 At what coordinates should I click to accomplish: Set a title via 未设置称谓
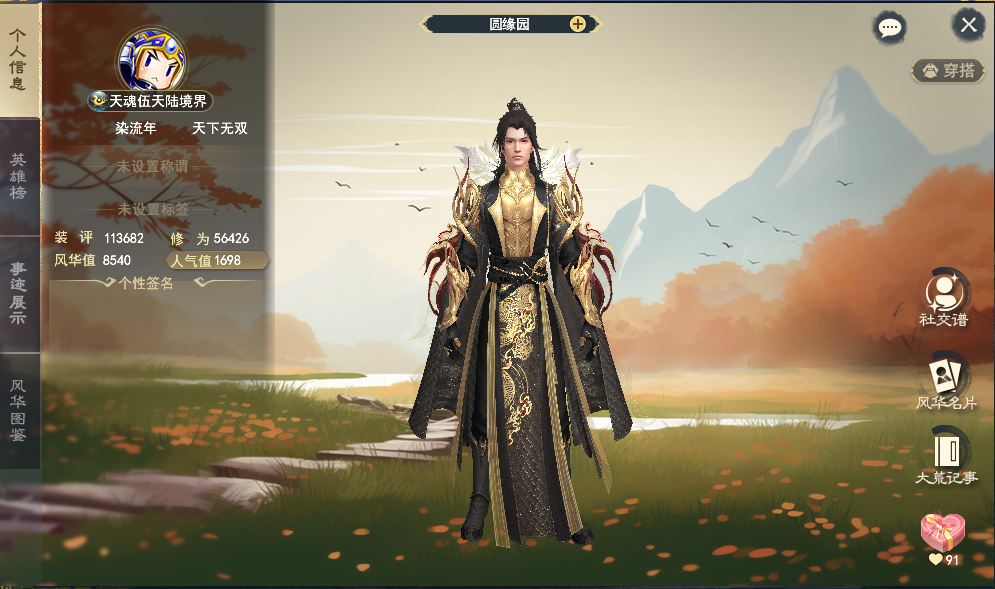click(x=153, y=167)
